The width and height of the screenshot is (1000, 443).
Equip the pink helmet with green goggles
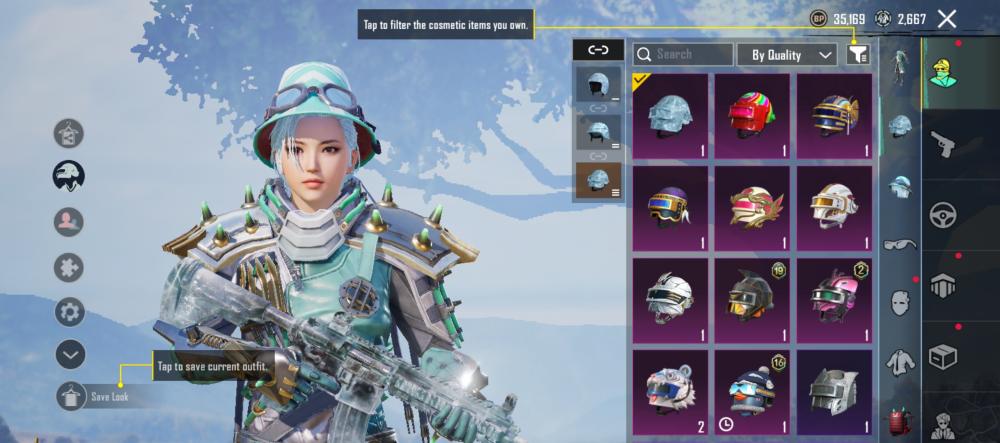pyautogui.click(x=834, y=300)
